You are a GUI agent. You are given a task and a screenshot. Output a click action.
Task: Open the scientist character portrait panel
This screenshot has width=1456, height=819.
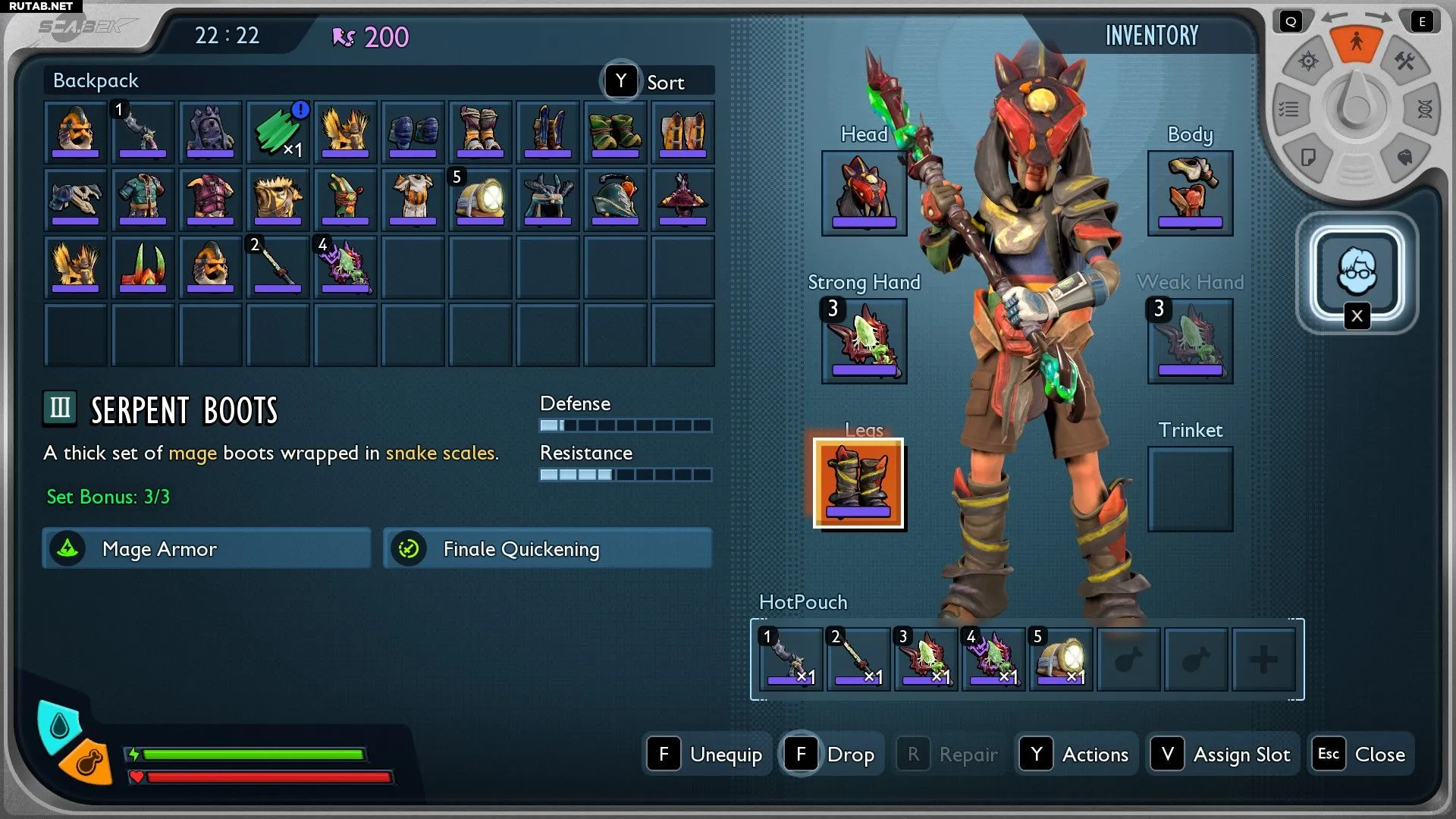1357,271
